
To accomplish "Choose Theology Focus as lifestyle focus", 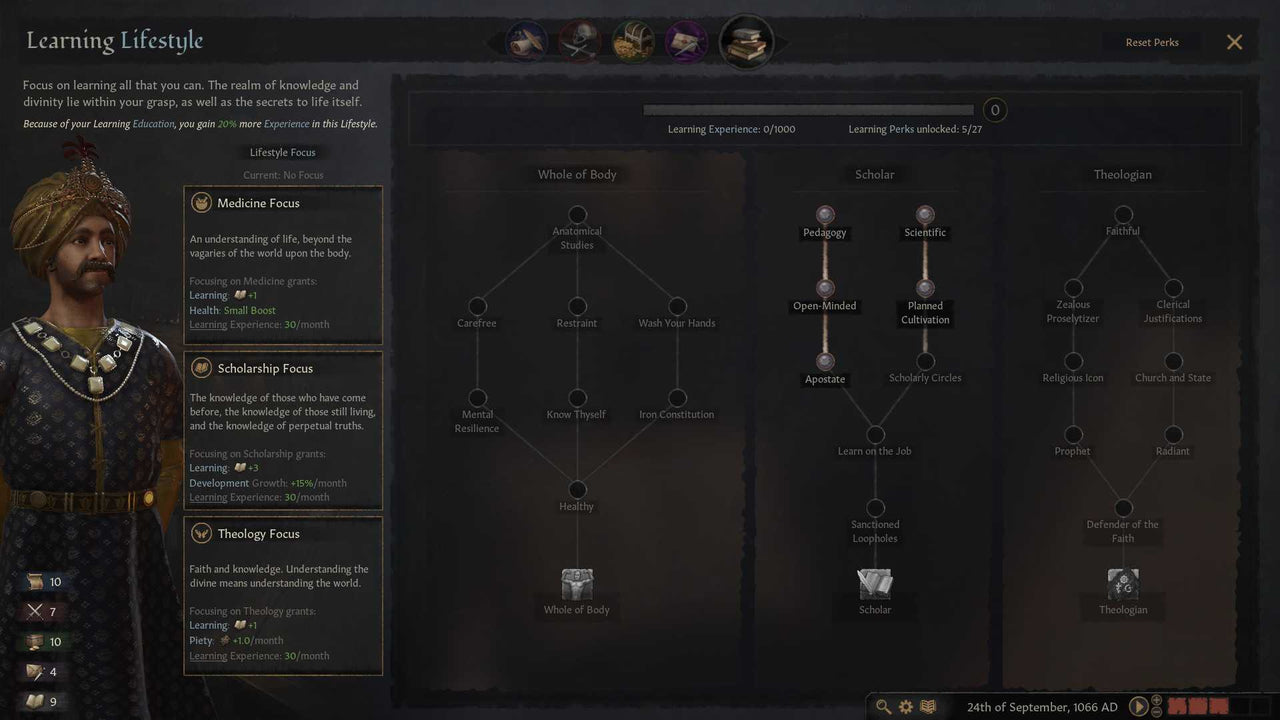I will point(283,595).
